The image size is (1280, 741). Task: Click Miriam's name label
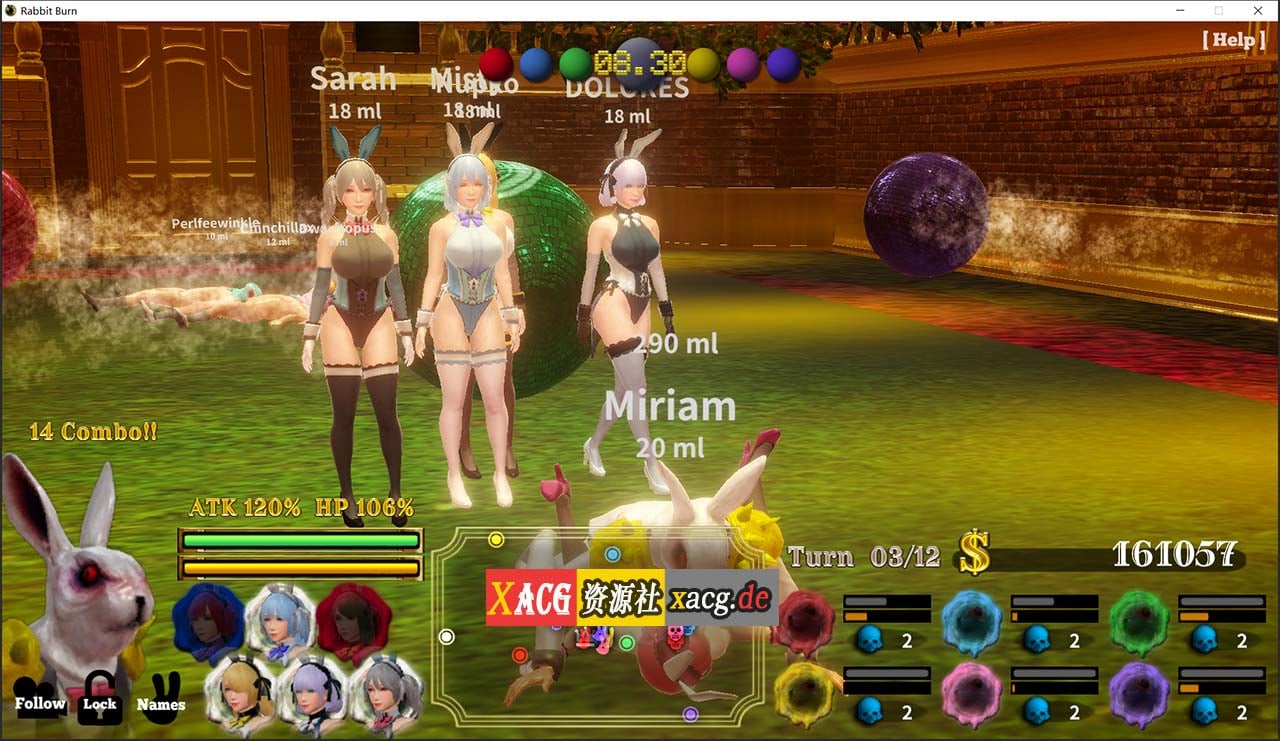[x=671, y=406]
